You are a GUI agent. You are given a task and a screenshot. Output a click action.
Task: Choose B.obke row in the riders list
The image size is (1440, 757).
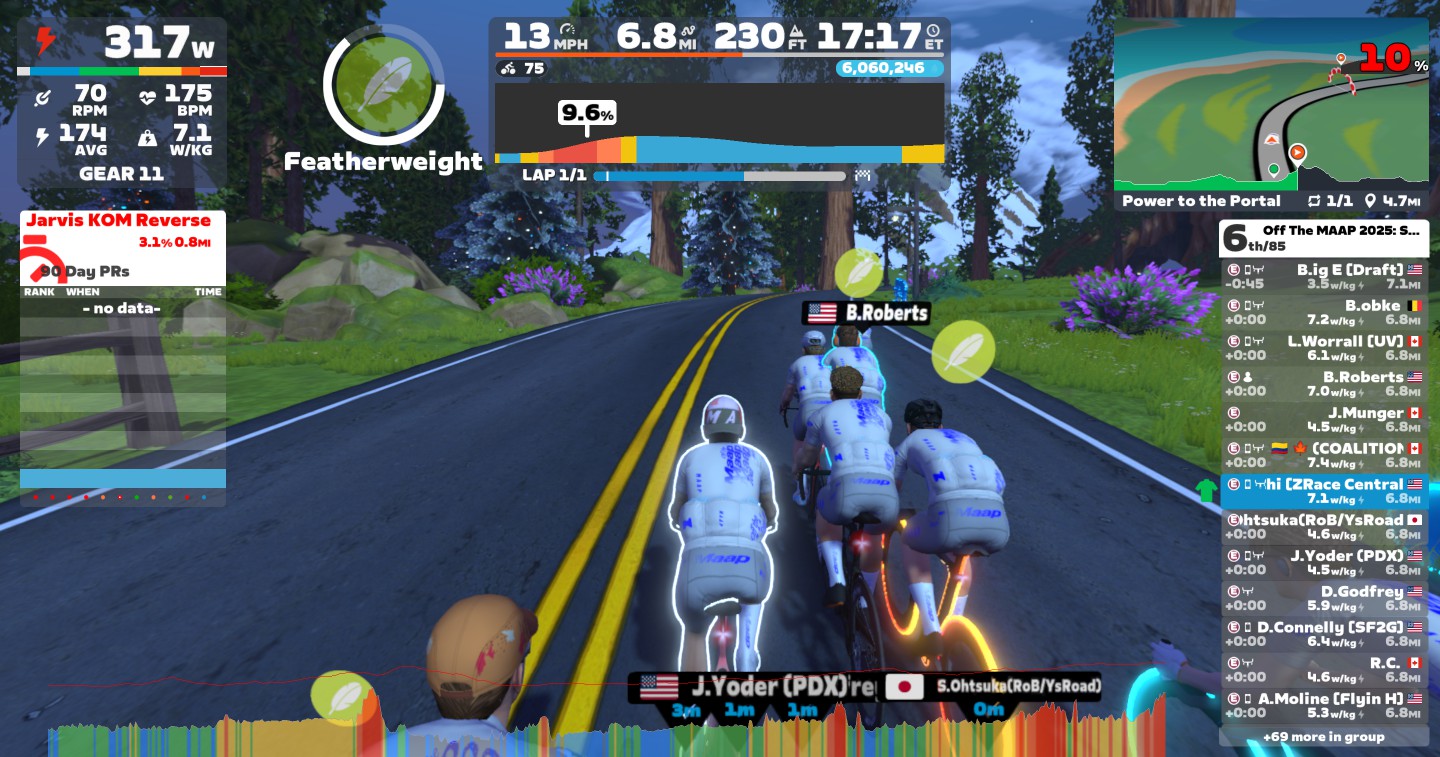point(1323,312)
